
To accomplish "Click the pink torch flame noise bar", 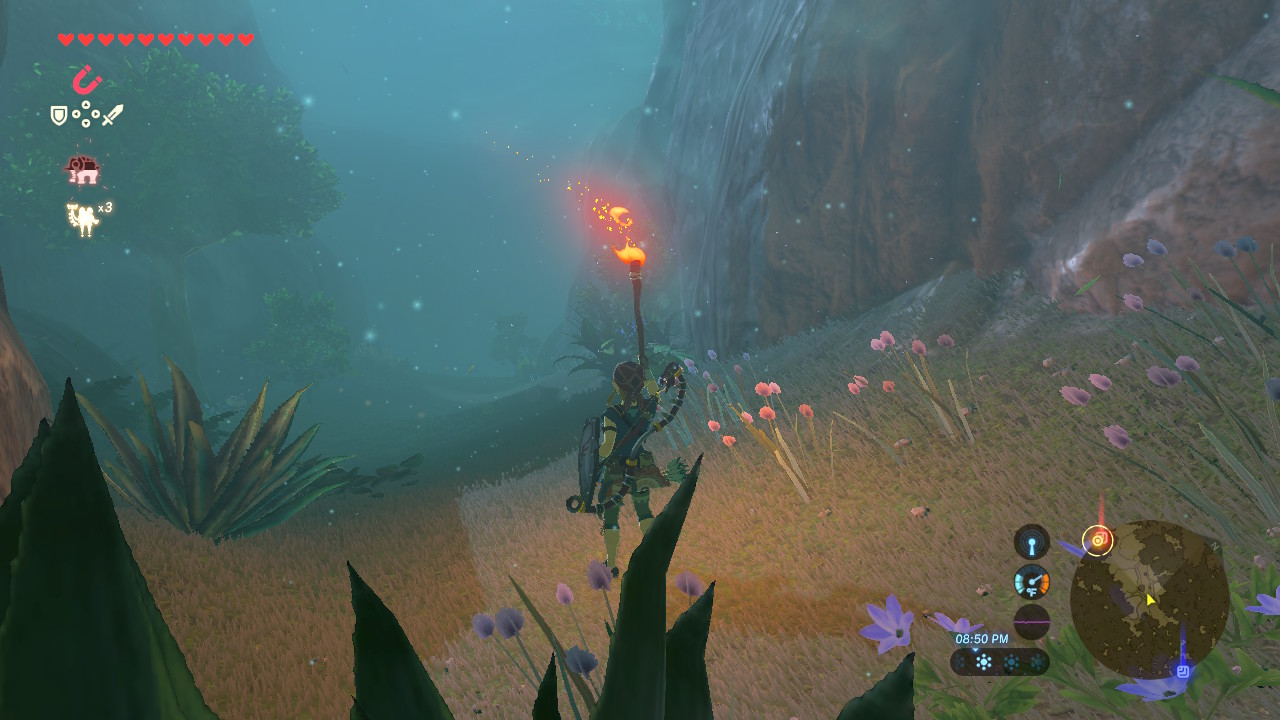I will [1031, 620].
